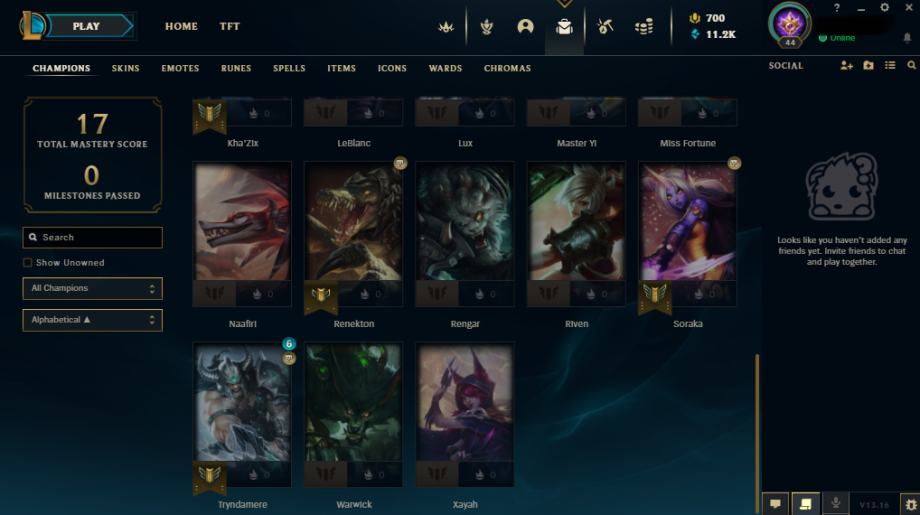Toggle the Show Unowned checkbox
Viewport: 920px width, 515px height.
(27, 263)
